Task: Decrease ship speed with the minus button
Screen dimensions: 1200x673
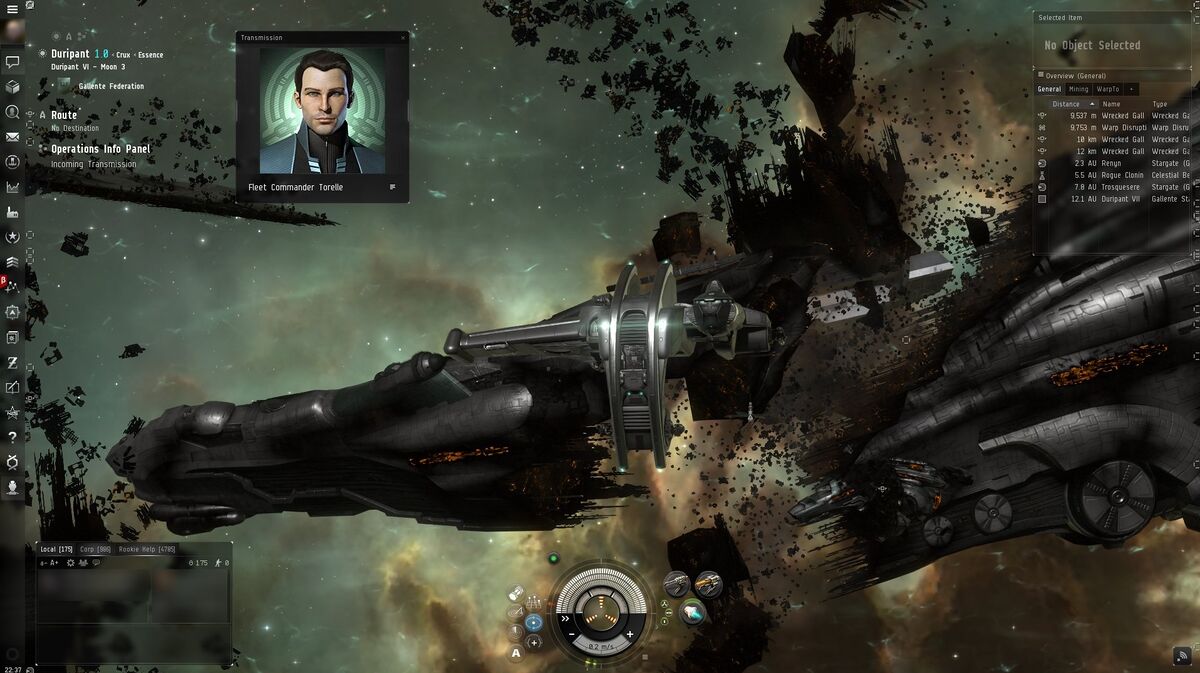Action: pyautogui.click(x=571, y=634)
